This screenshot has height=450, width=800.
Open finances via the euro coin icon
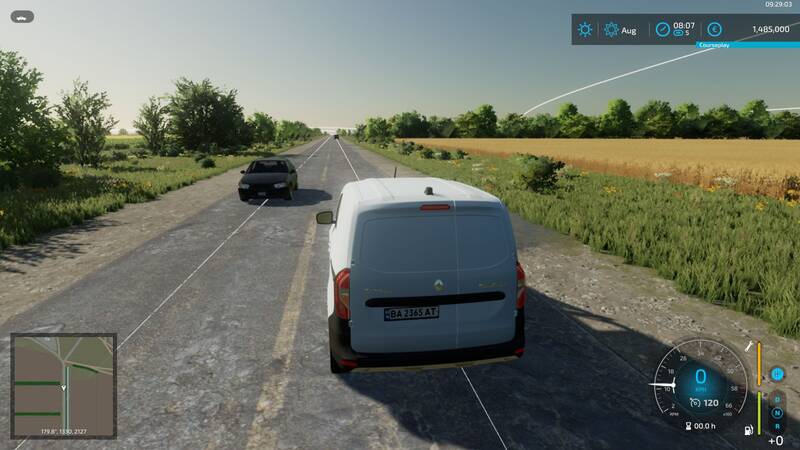tap(714, 30)
